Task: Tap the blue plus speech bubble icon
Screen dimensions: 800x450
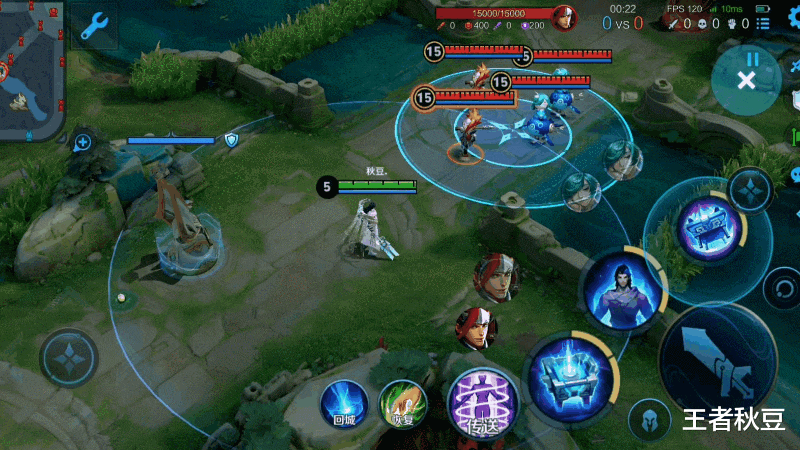Action: 84,142
